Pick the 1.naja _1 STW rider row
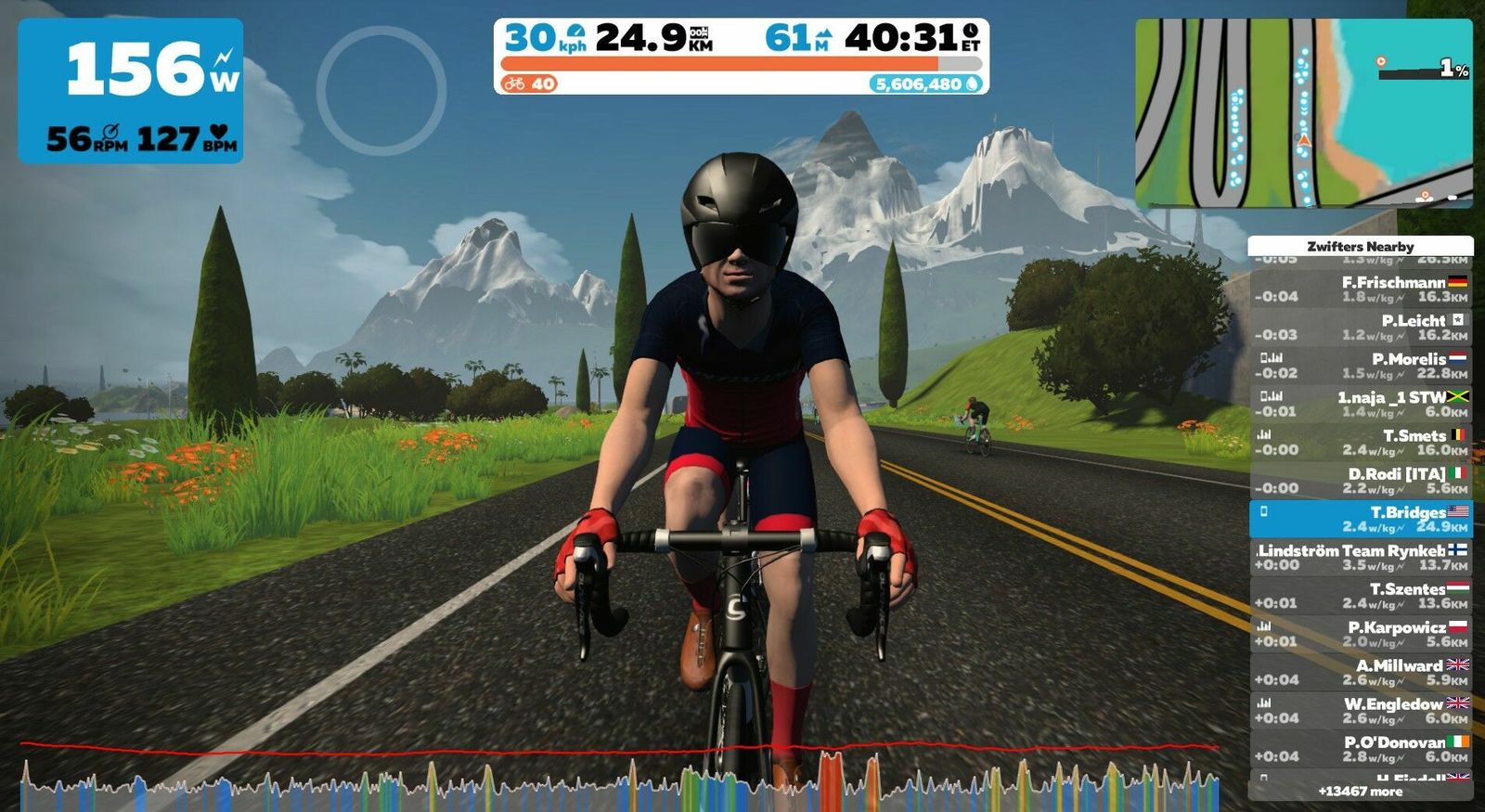This screenshot has height=812, width=1485. pyautogui.click(x=1361, y=404)
